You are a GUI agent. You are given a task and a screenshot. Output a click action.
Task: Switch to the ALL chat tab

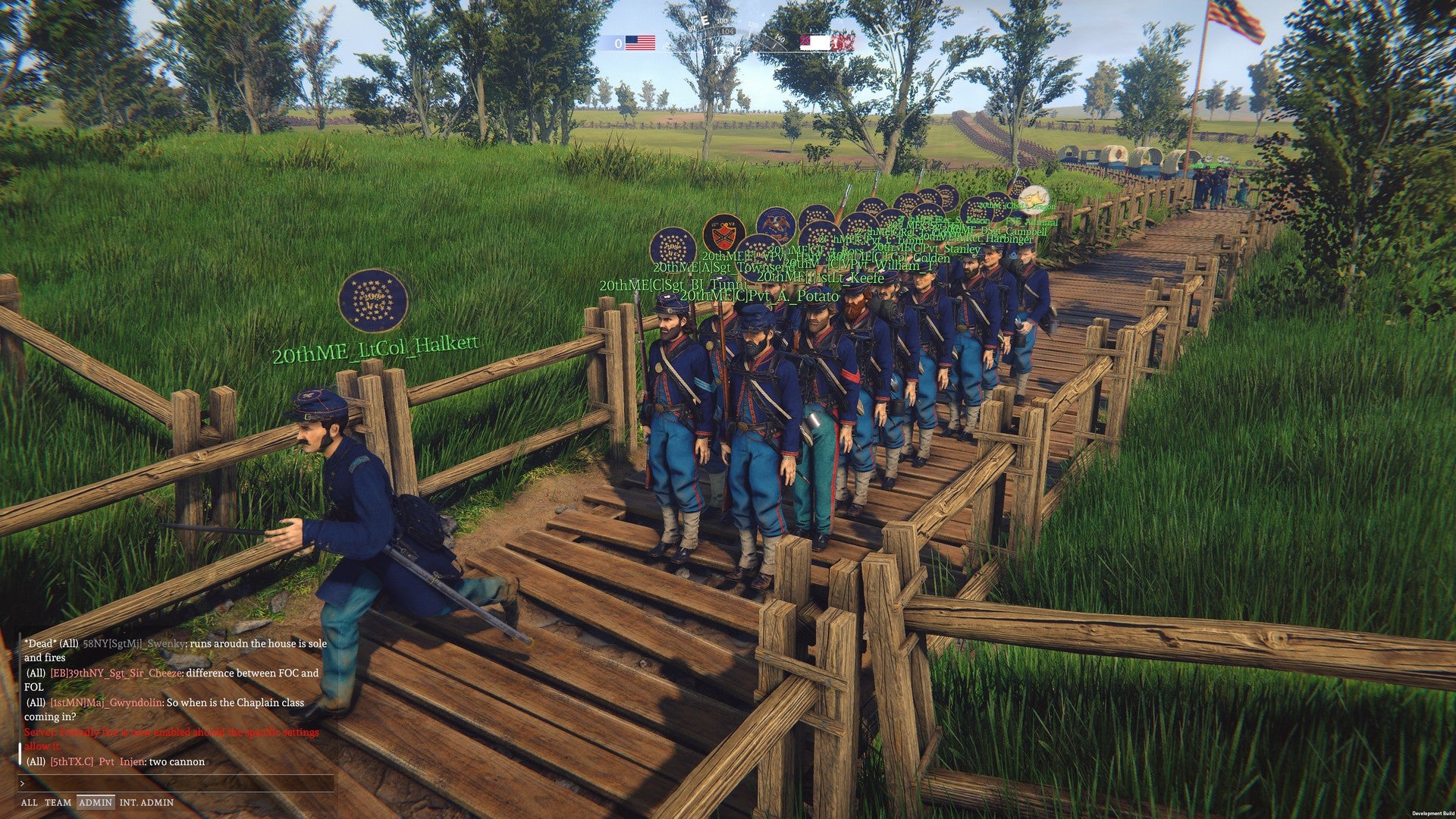click(x=30, y=802)
